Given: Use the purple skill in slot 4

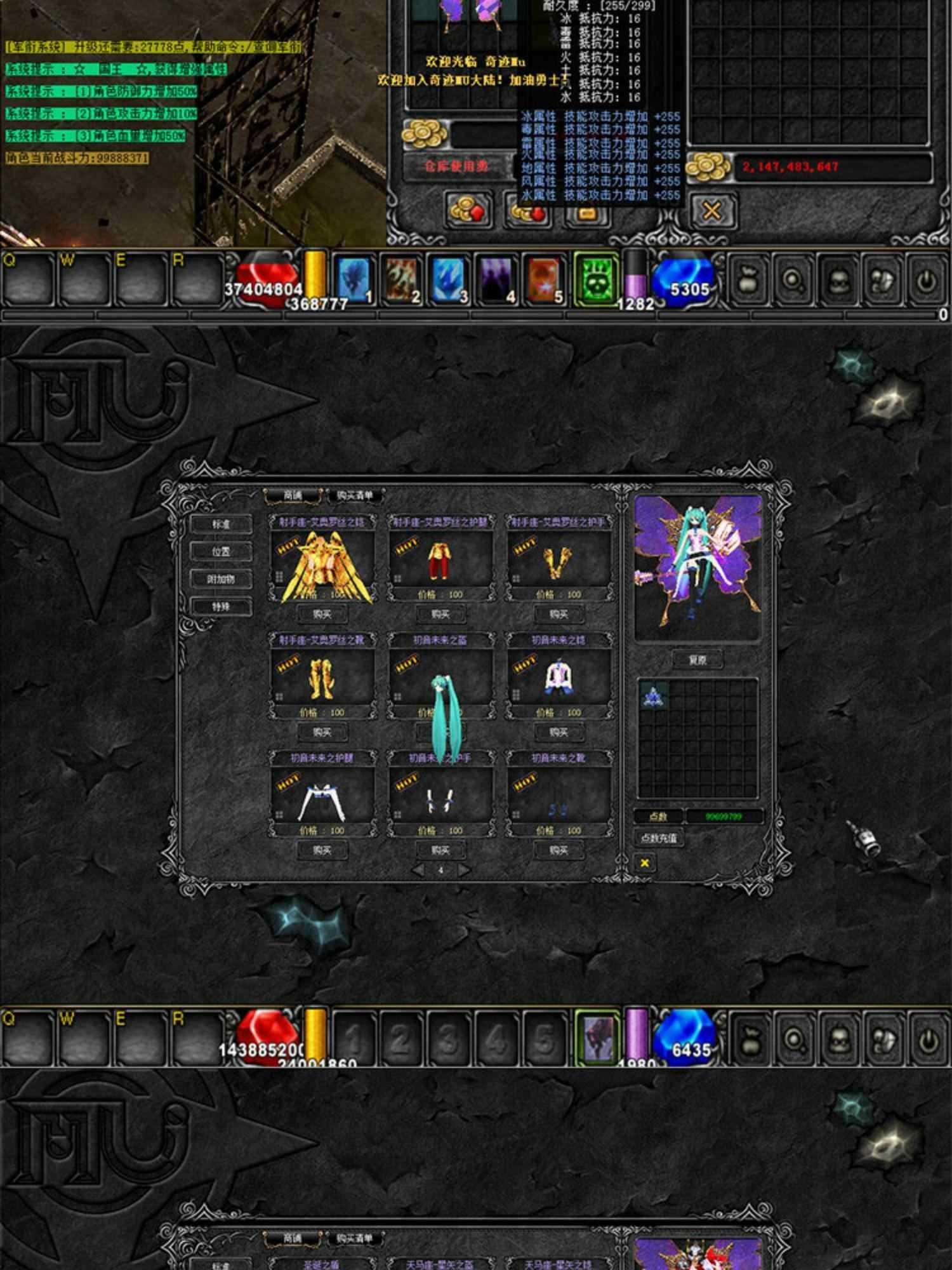Looking at the screenshot, I should click(496, 279).
